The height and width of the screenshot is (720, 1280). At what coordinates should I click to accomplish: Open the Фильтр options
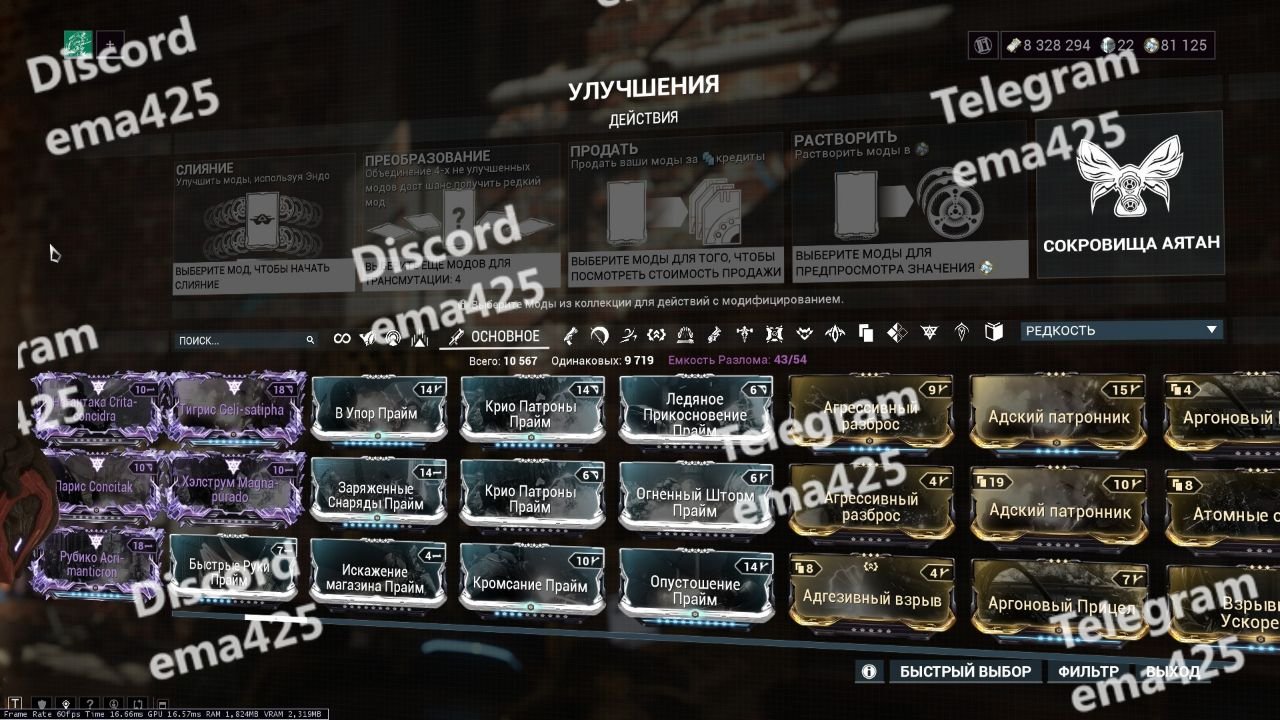1088,672
